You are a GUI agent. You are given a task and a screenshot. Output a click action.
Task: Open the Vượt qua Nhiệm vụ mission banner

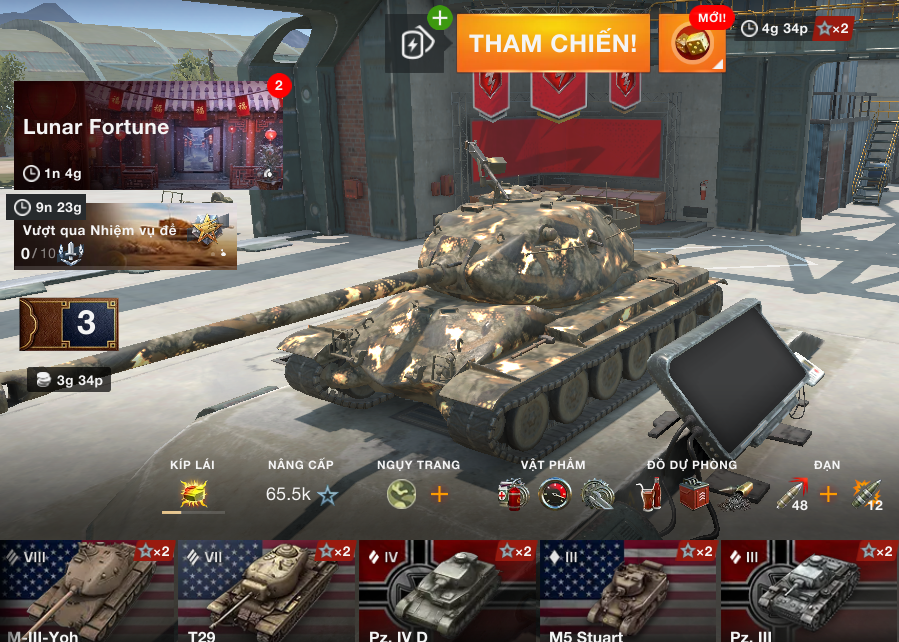pos(125,237)
